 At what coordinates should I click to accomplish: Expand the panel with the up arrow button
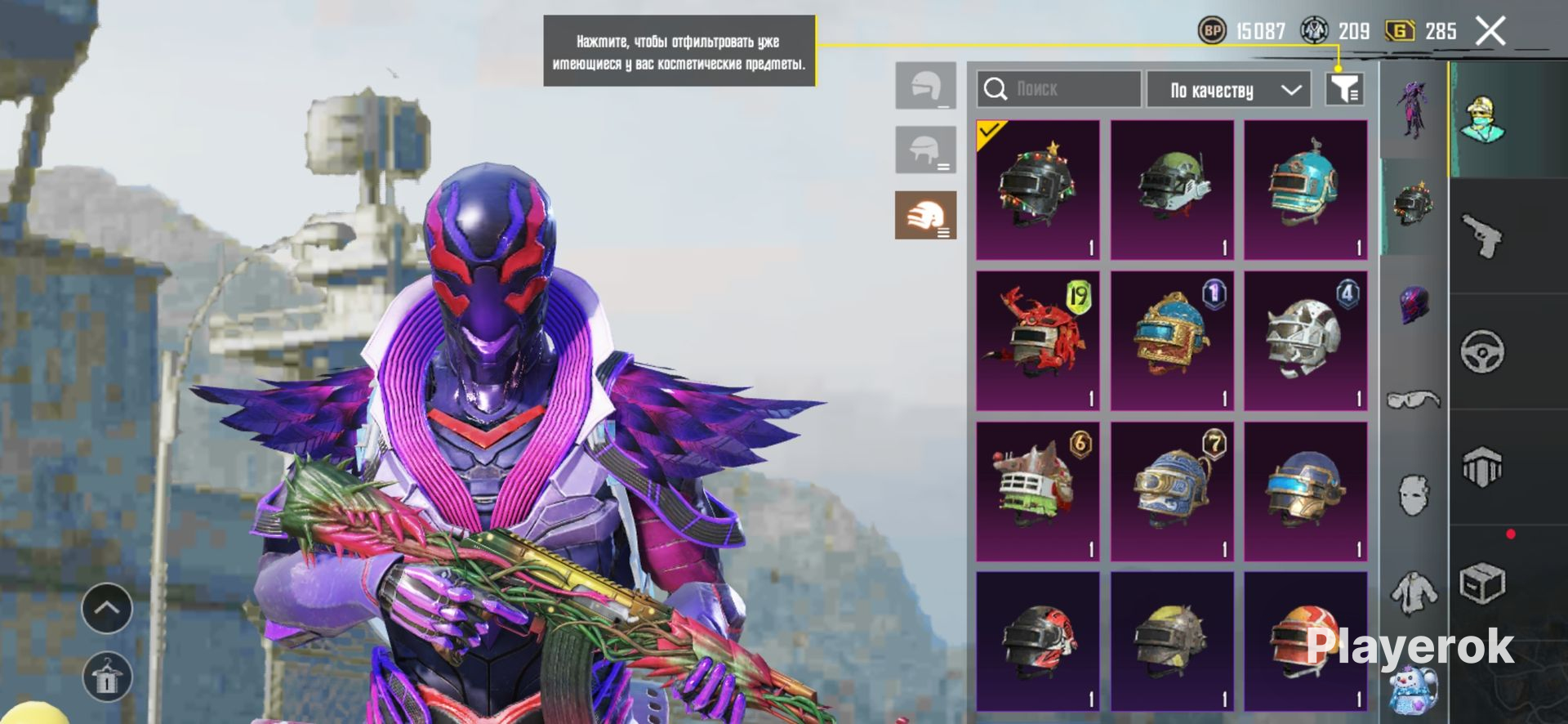point(107,608)
